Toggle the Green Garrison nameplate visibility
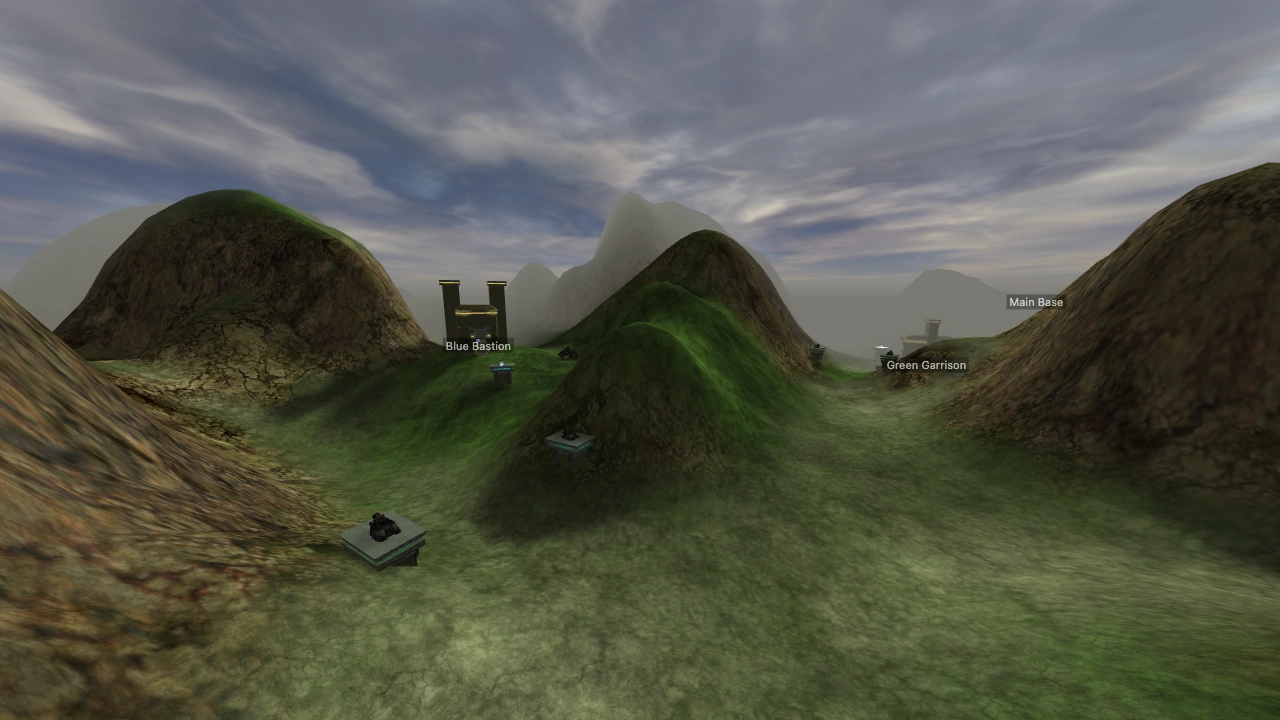This screenshot has width=1280, height=720. point(925,365)
